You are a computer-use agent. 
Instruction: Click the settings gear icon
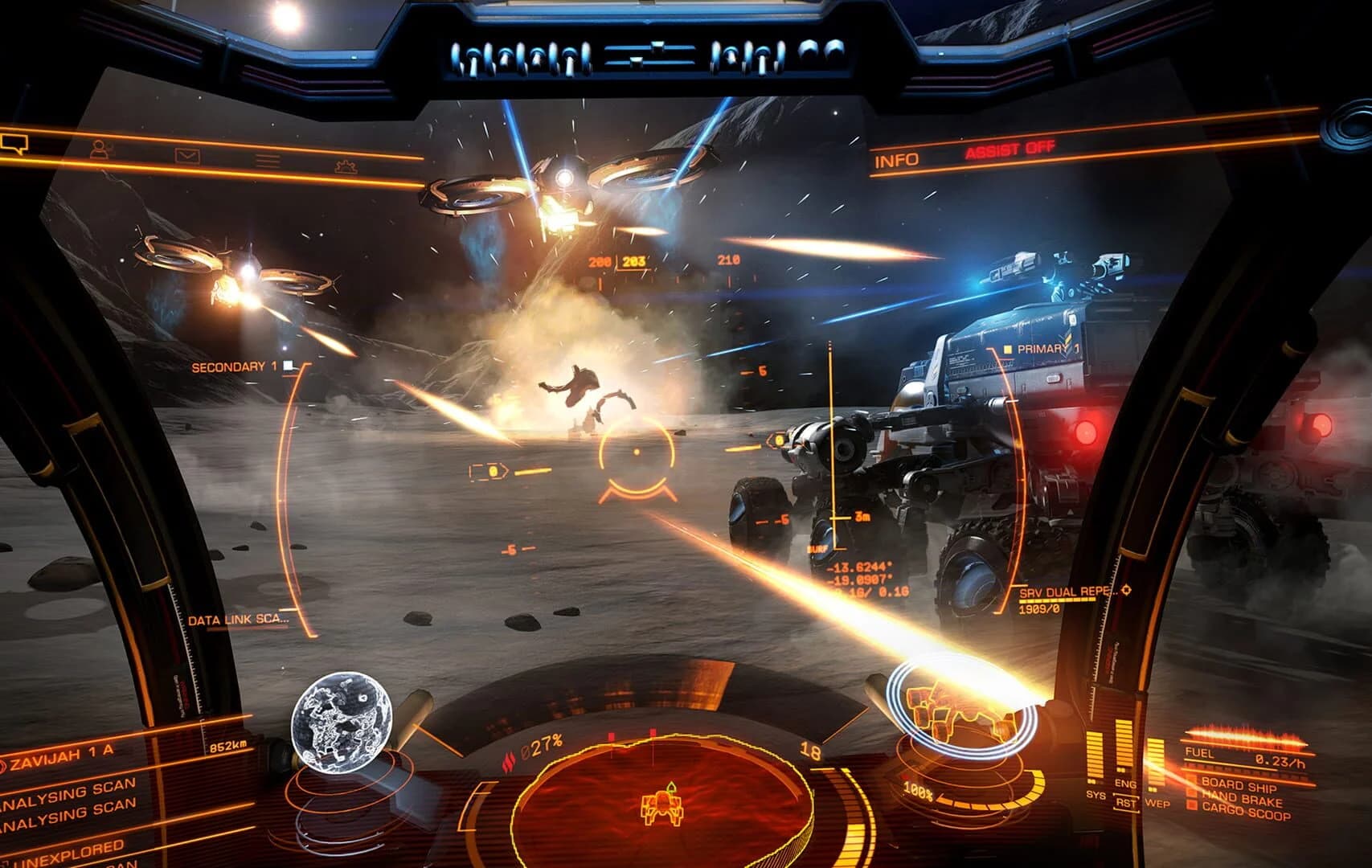tap(346, 166)
